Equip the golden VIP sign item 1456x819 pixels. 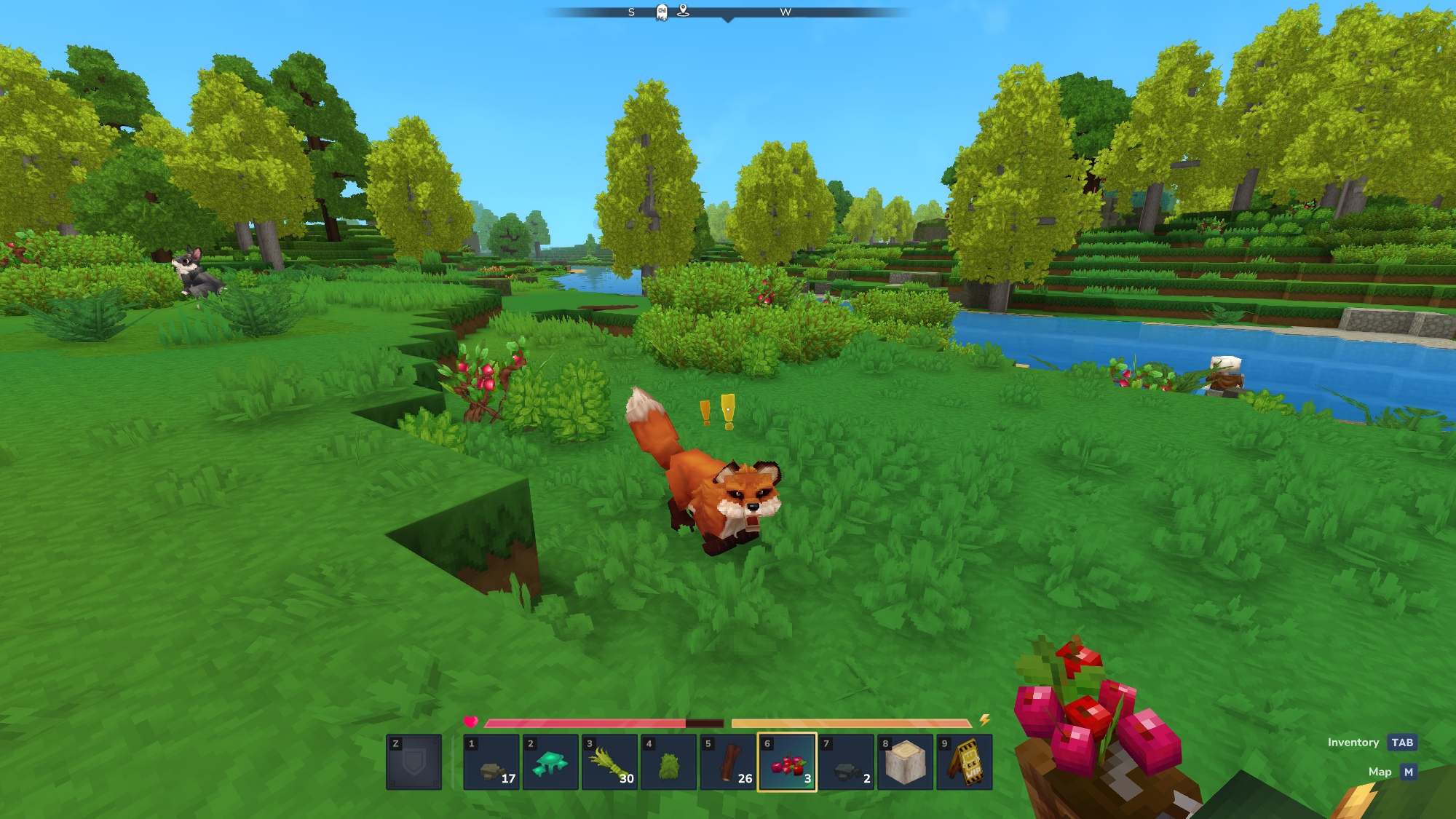965,762
